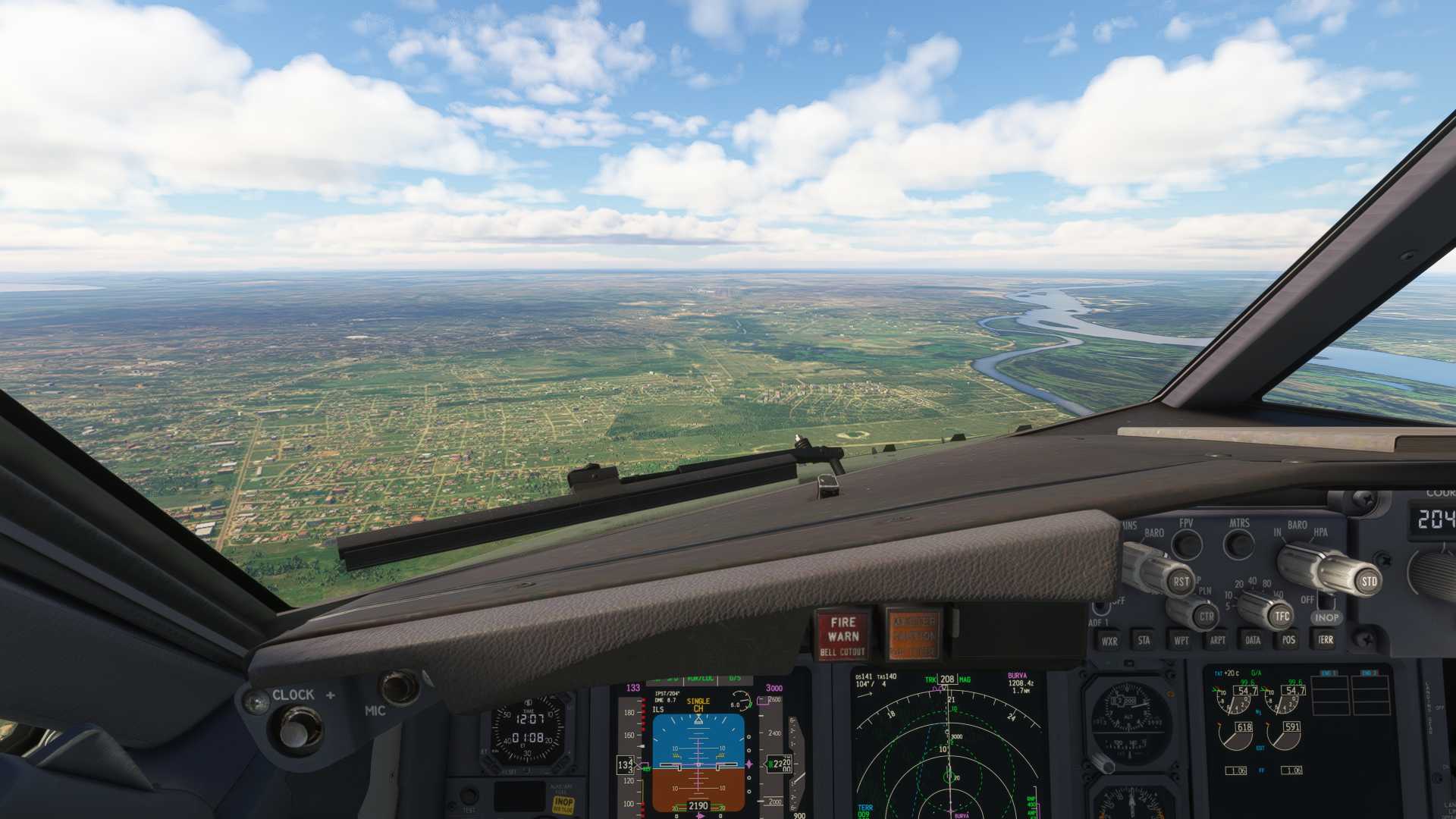Show waypoints with the WPT button
The image size is (1456, 819).
coord(1181,641)
